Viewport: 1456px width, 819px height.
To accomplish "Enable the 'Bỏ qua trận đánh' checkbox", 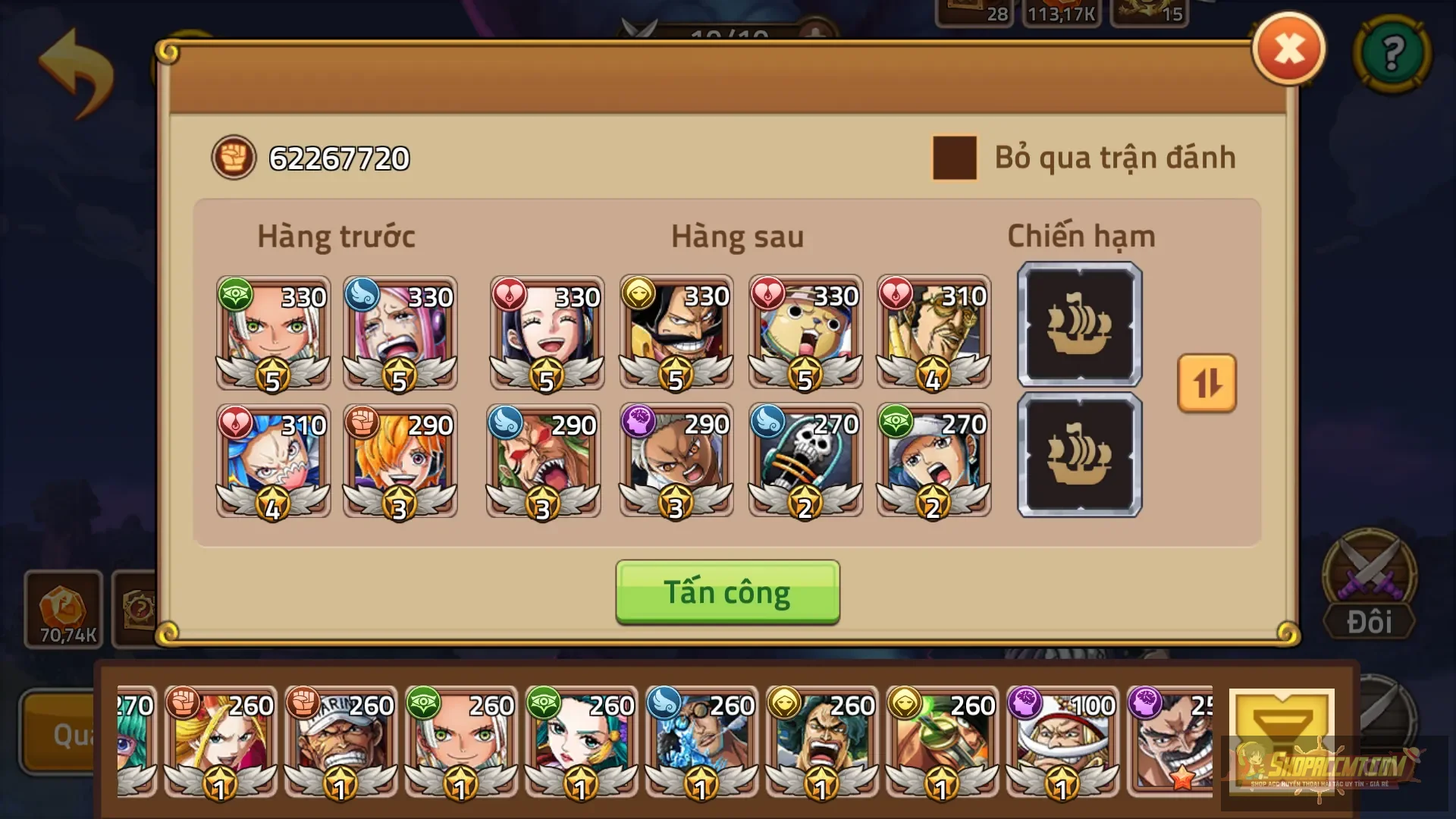I will click(x=954, y=157).
